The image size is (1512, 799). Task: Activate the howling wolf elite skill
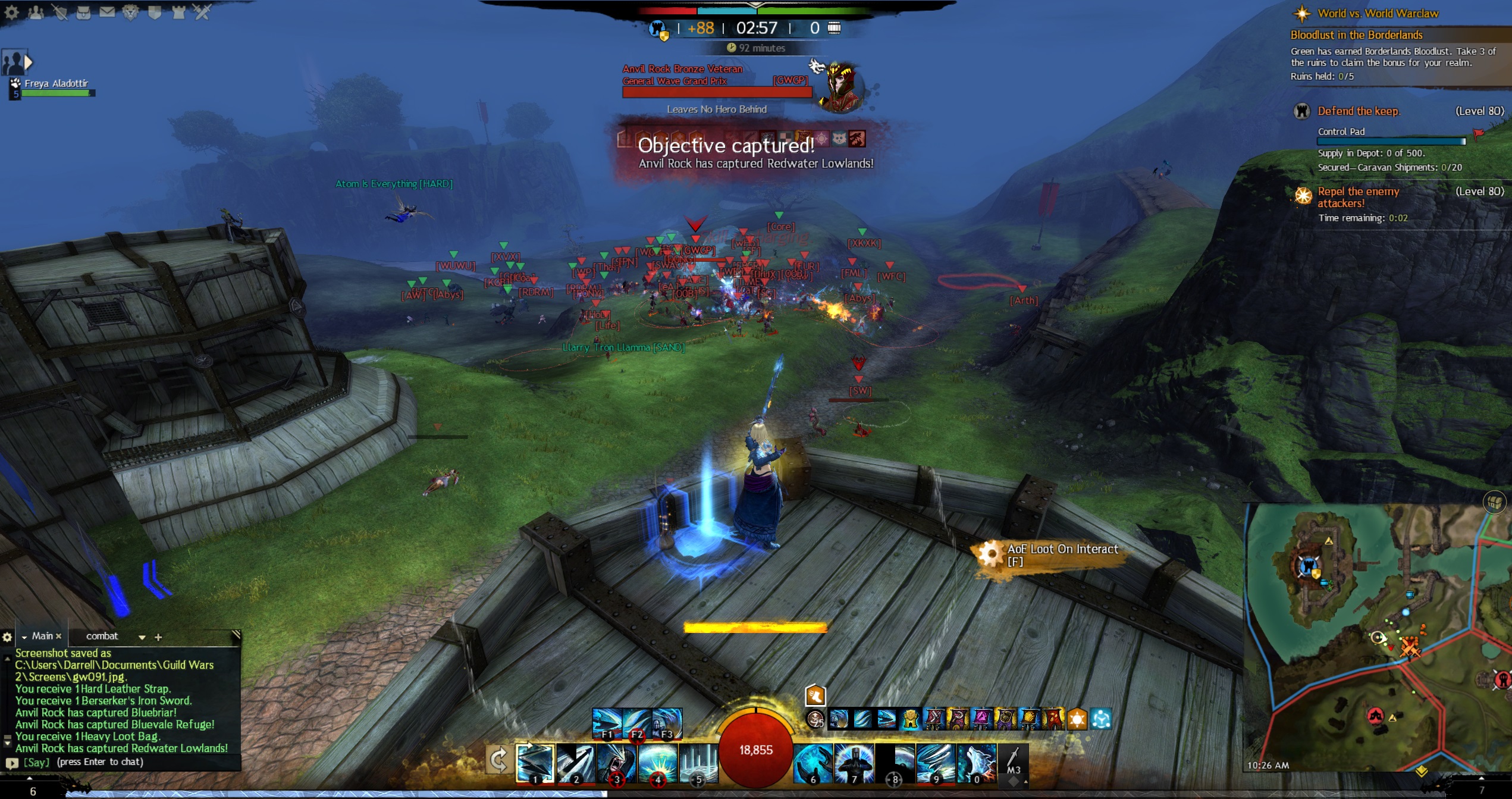point(977,763)
